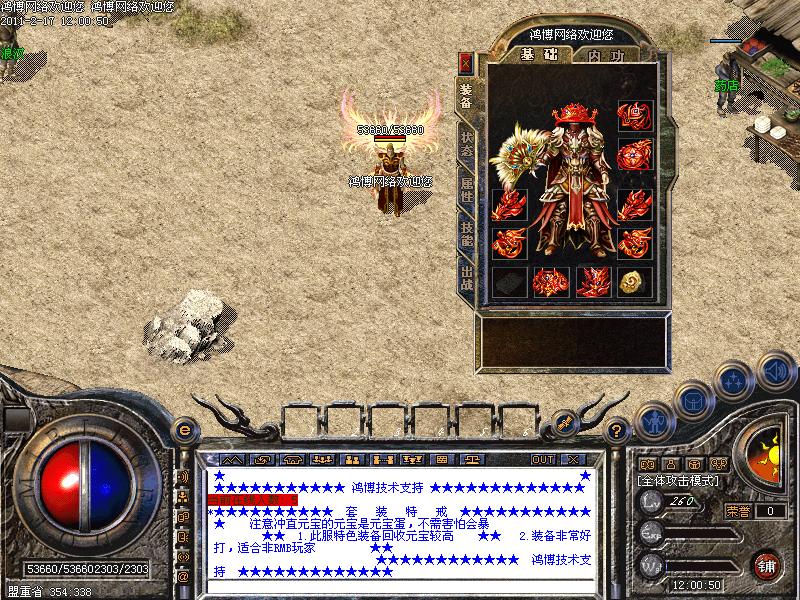Switch to the 内功 tab

[x=607, y=56]
